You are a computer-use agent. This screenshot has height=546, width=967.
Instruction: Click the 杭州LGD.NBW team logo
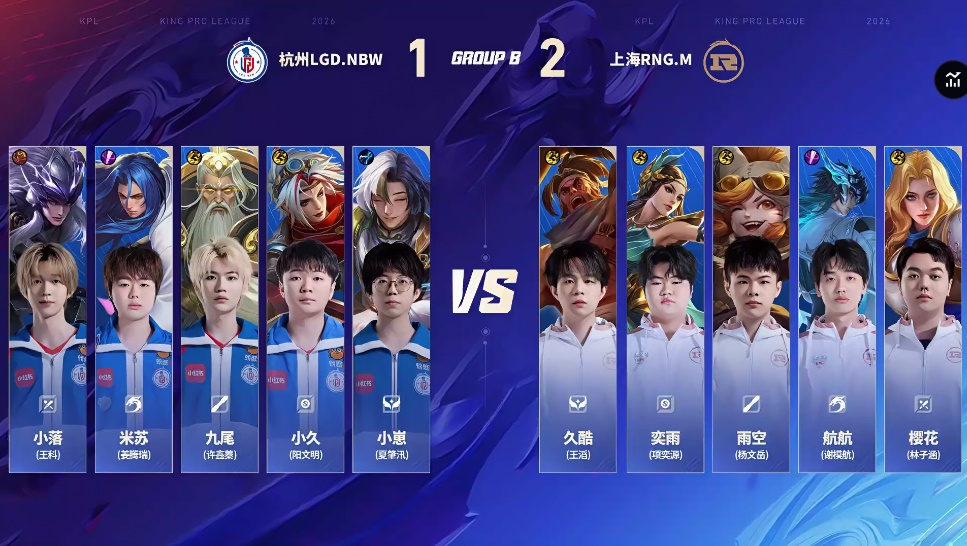click(x=246, y=61)
